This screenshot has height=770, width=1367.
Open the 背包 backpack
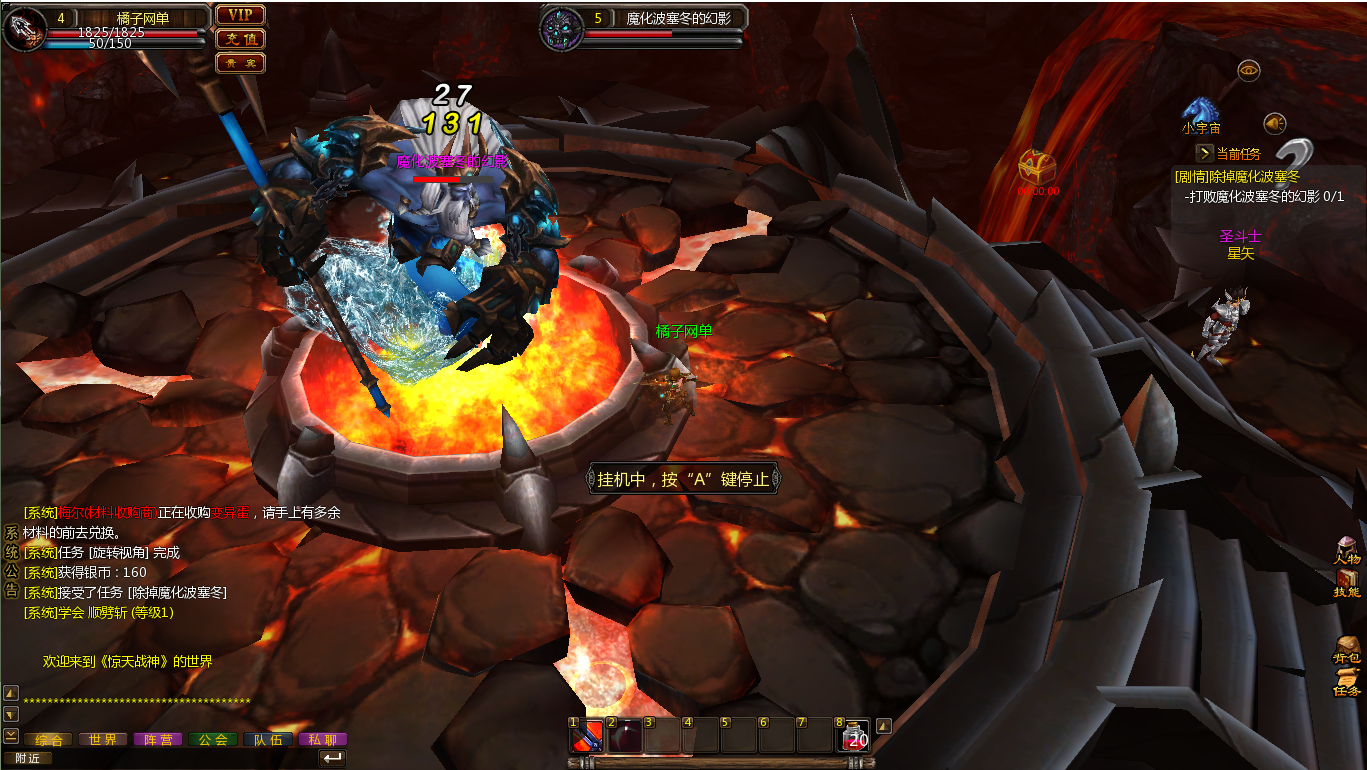[x=1347, y=649]
